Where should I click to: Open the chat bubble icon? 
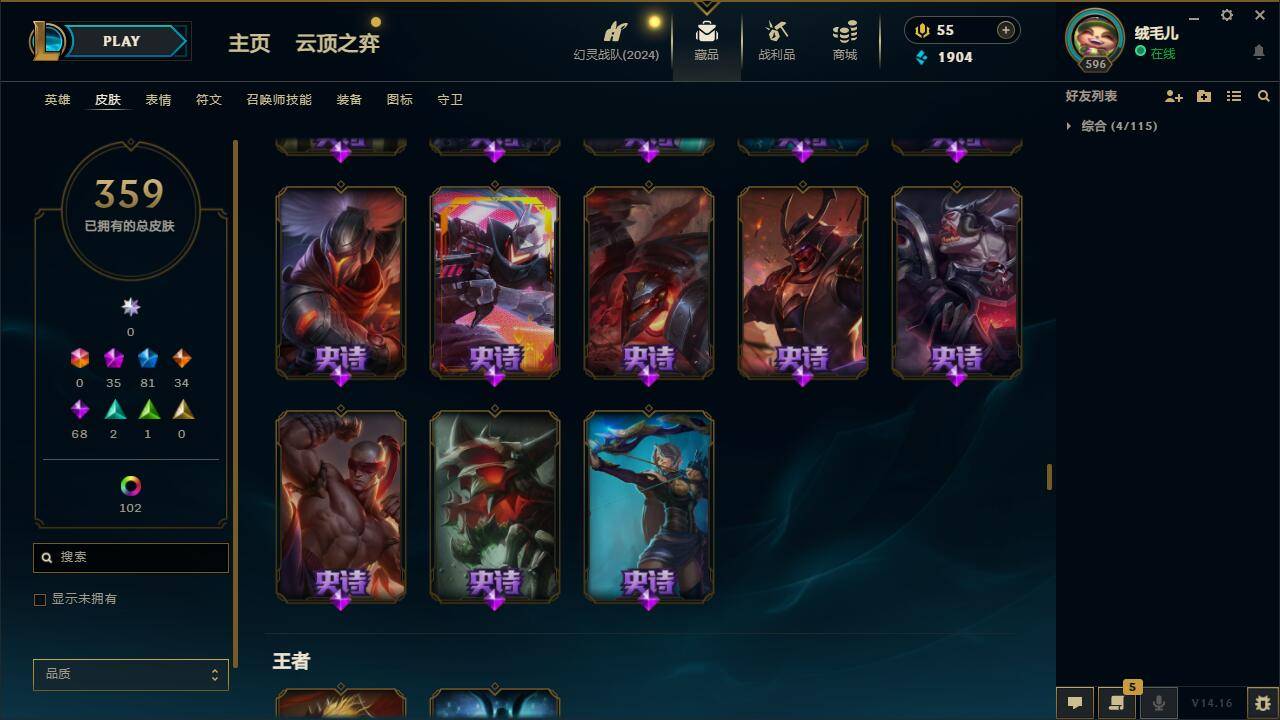(1075, 703)
